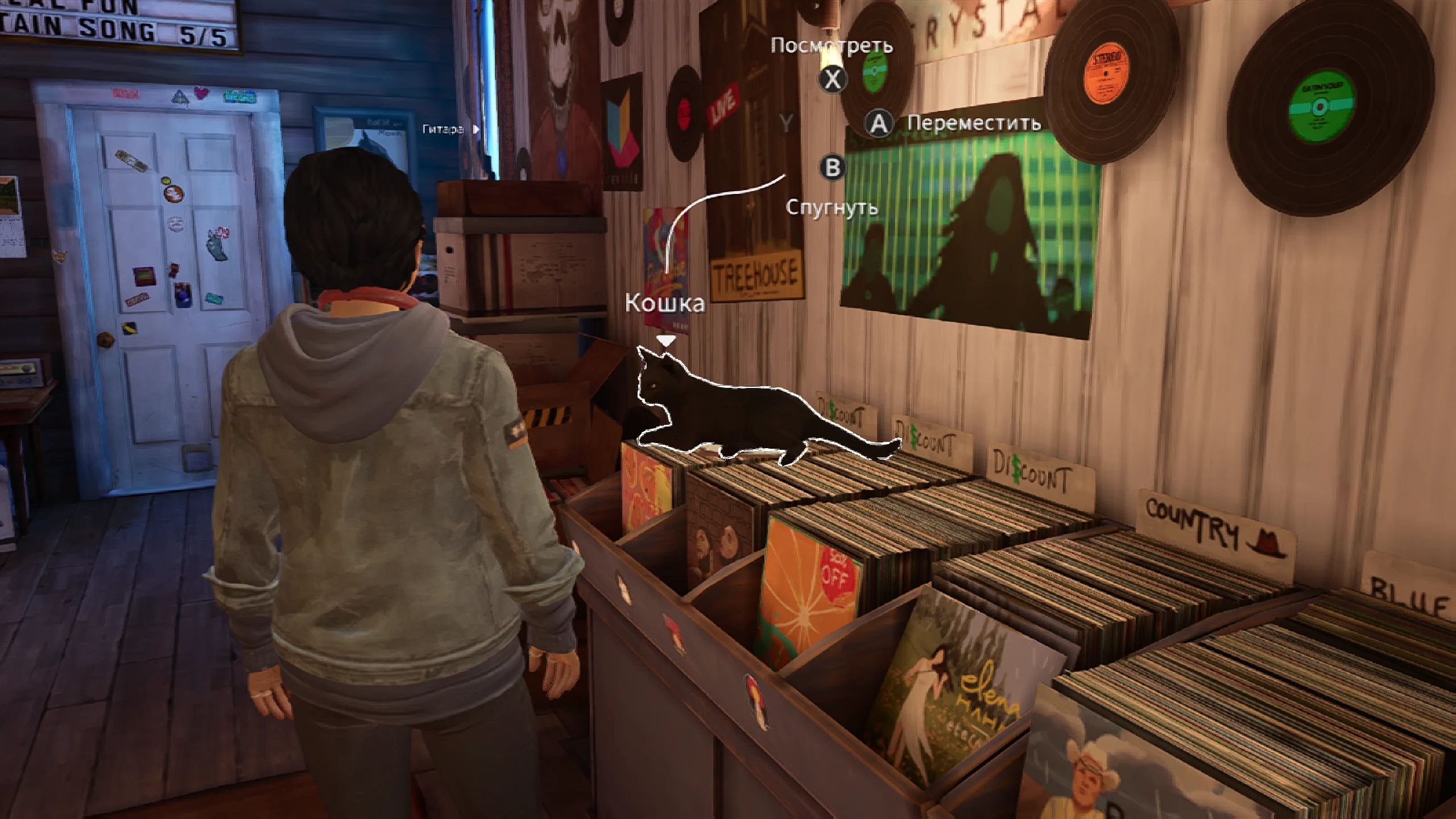Screen dimensions: 1456x819
Task: Select the "Переместить" action label
Action: coord(974,123)
